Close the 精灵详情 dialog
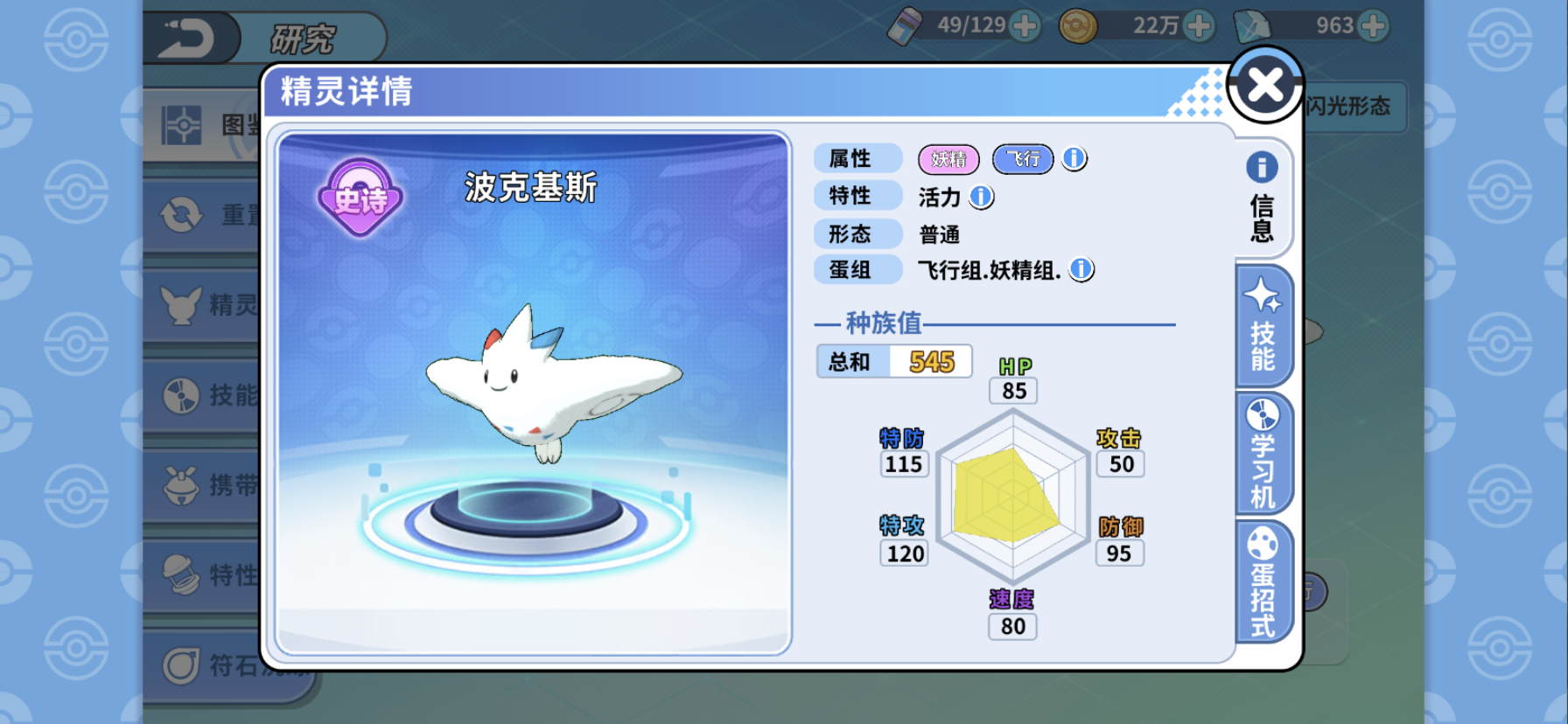 coord(1265,86)
